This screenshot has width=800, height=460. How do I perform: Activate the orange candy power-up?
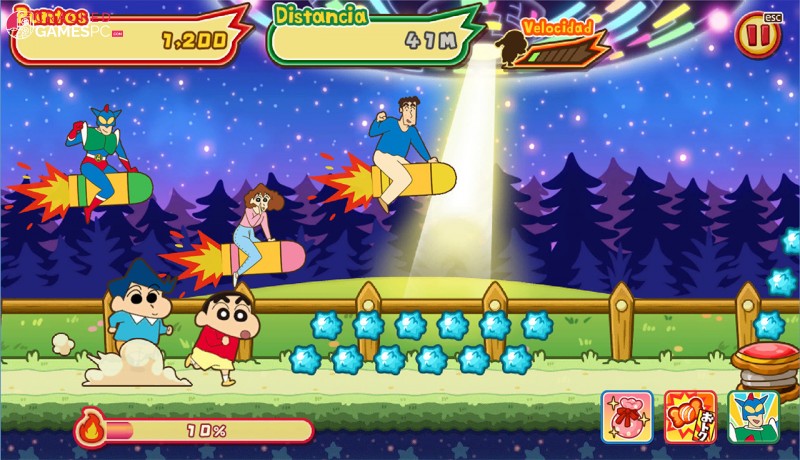(x=691, y=416)
